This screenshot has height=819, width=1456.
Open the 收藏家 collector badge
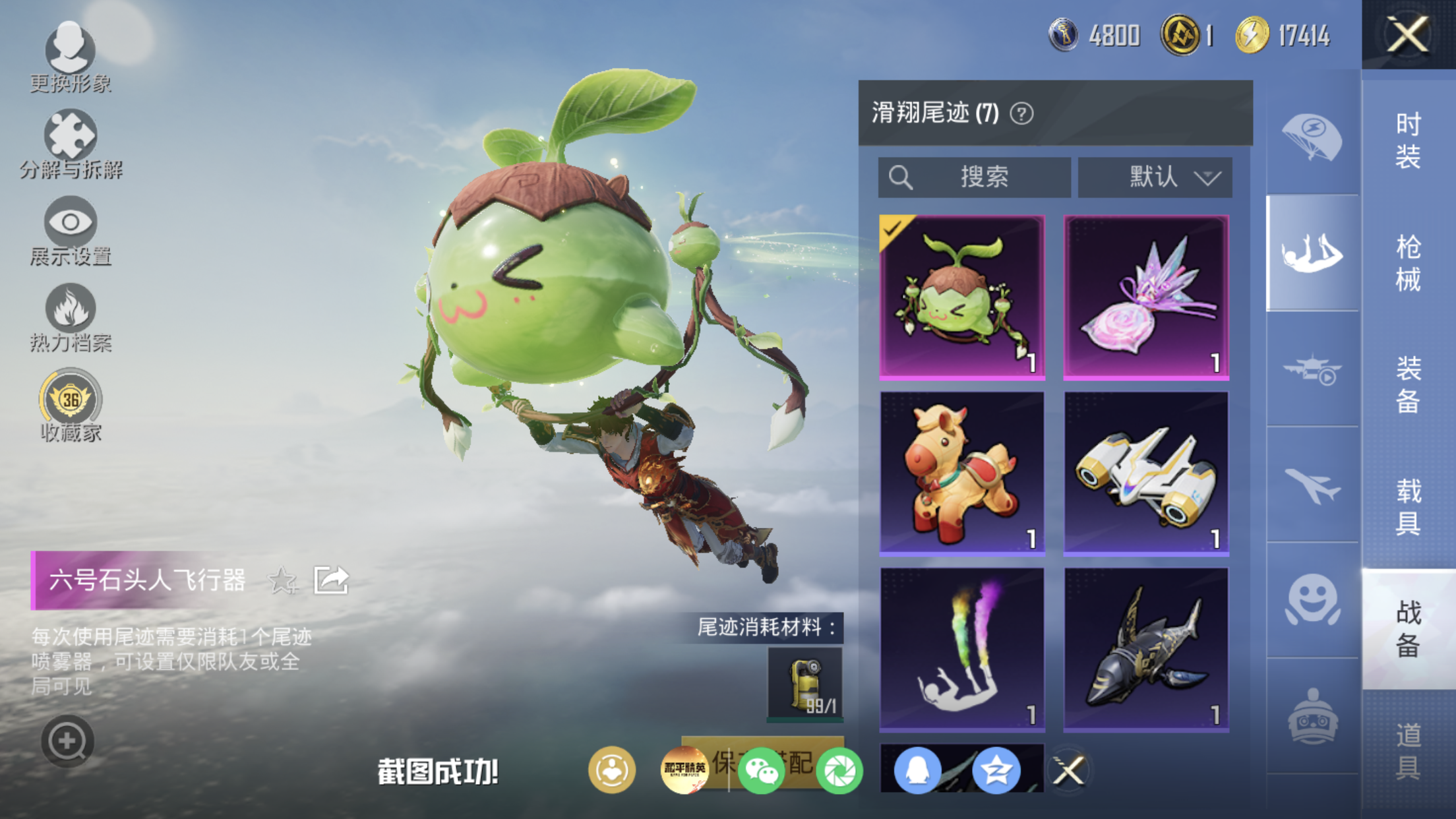[71, 405]
